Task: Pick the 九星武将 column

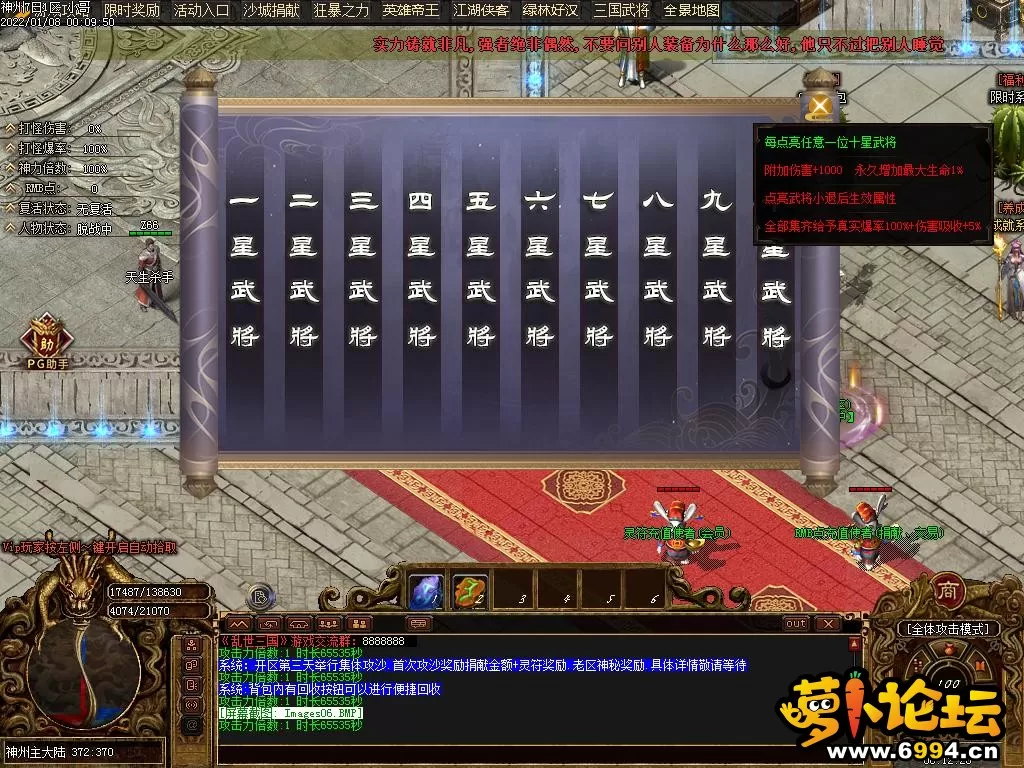Action: tap(716, 267)
